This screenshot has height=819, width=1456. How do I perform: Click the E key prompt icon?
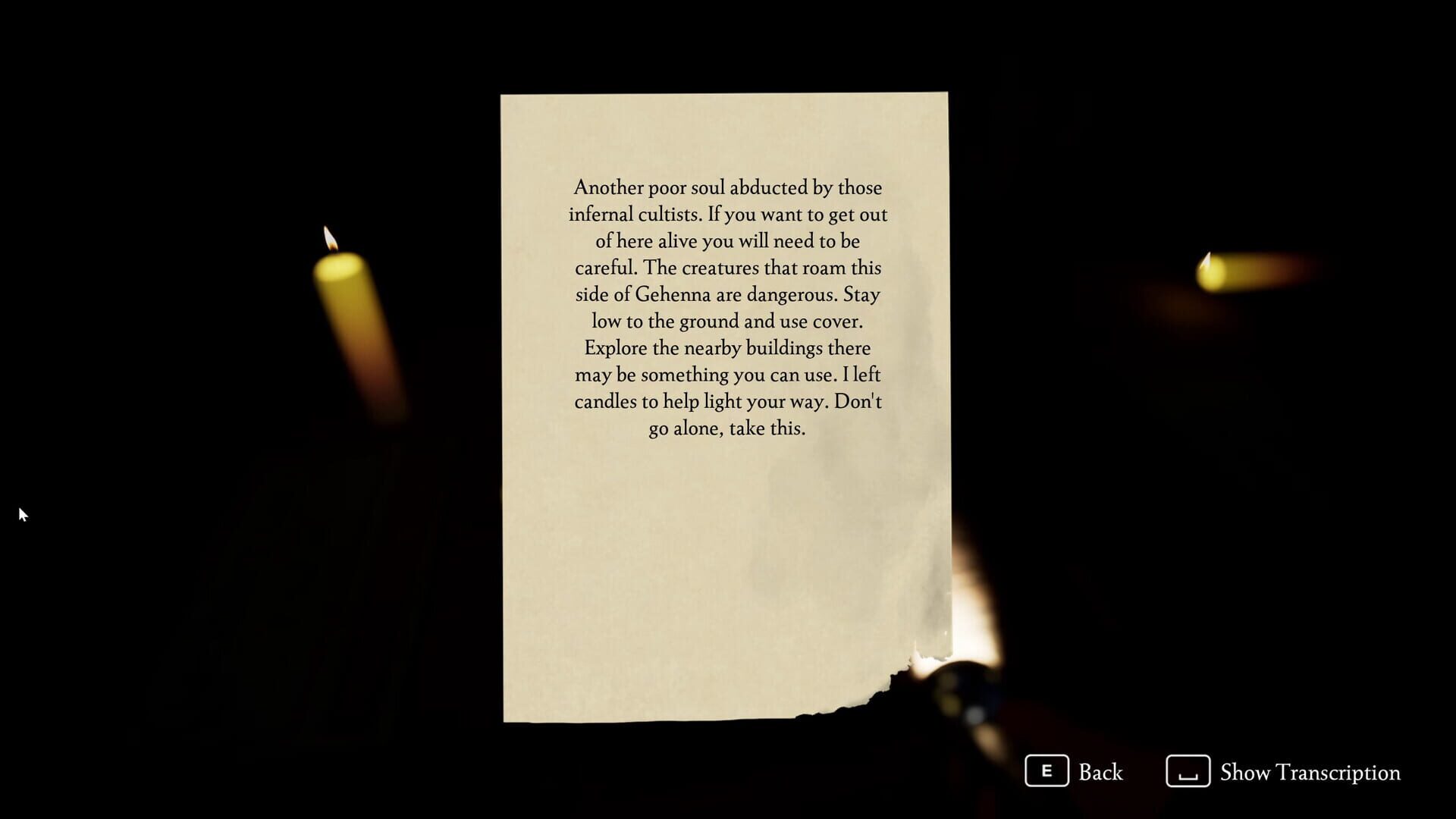pyautogui.click(x=1048, y=772)
